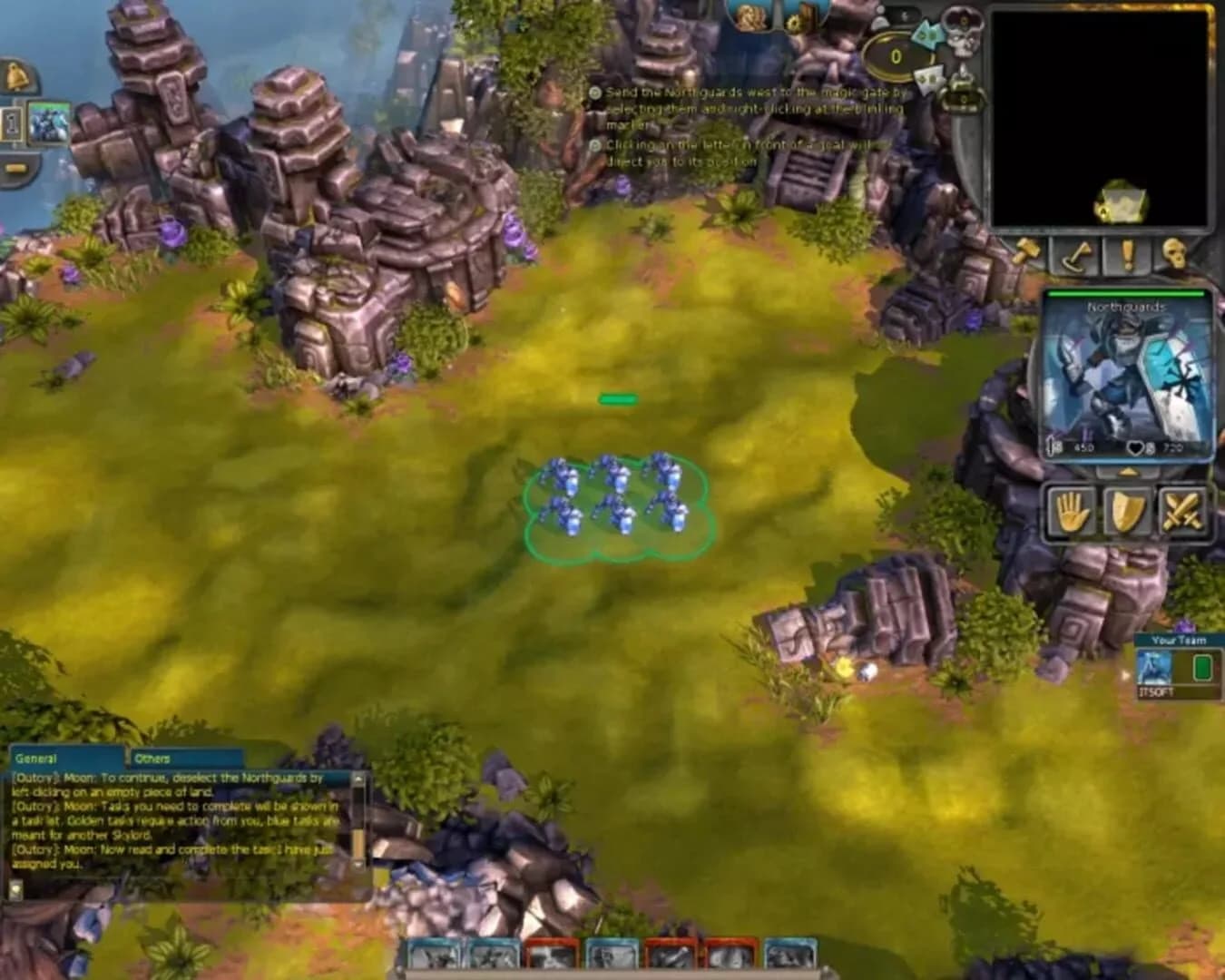Toggle ITSOFT's green status in Your Team panel
The image size is (1225, 980).
pos(1201,667)
